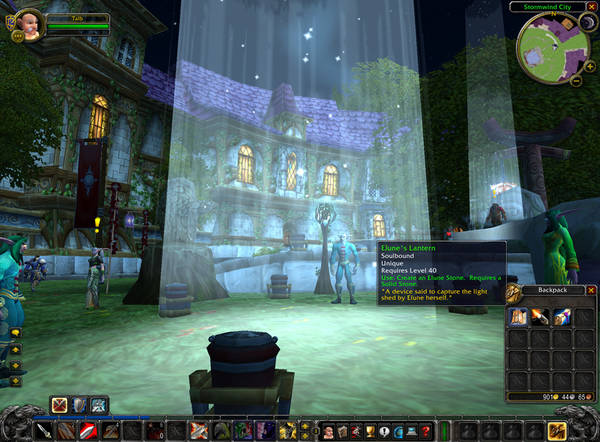The image size is (600, 442).
Task: Close the minimap with the X button
Action: 591,8
